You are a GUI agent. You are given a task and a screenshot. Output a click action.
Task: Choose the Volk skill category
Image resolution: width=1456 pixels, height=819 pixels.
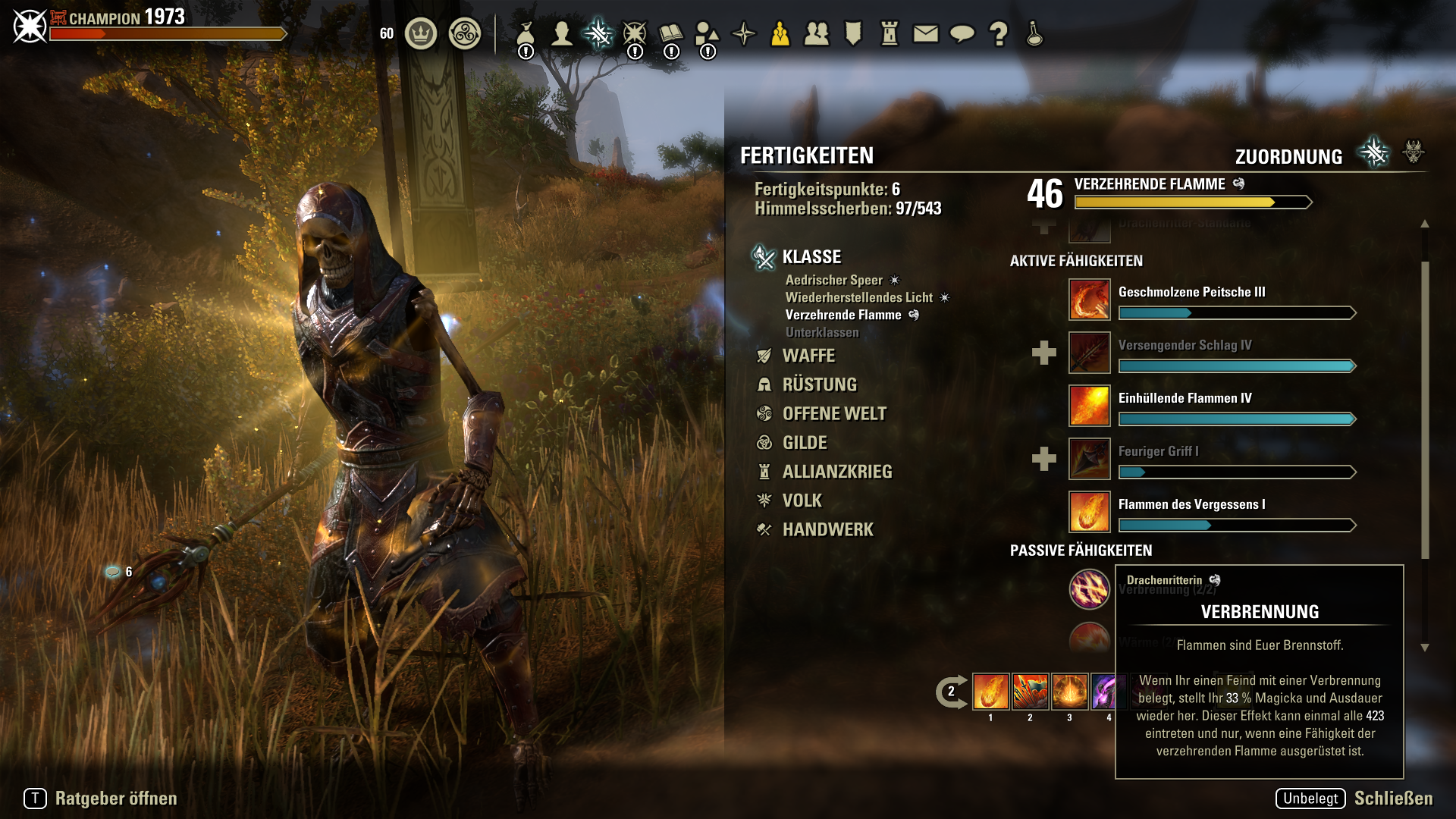coord(802,500)
